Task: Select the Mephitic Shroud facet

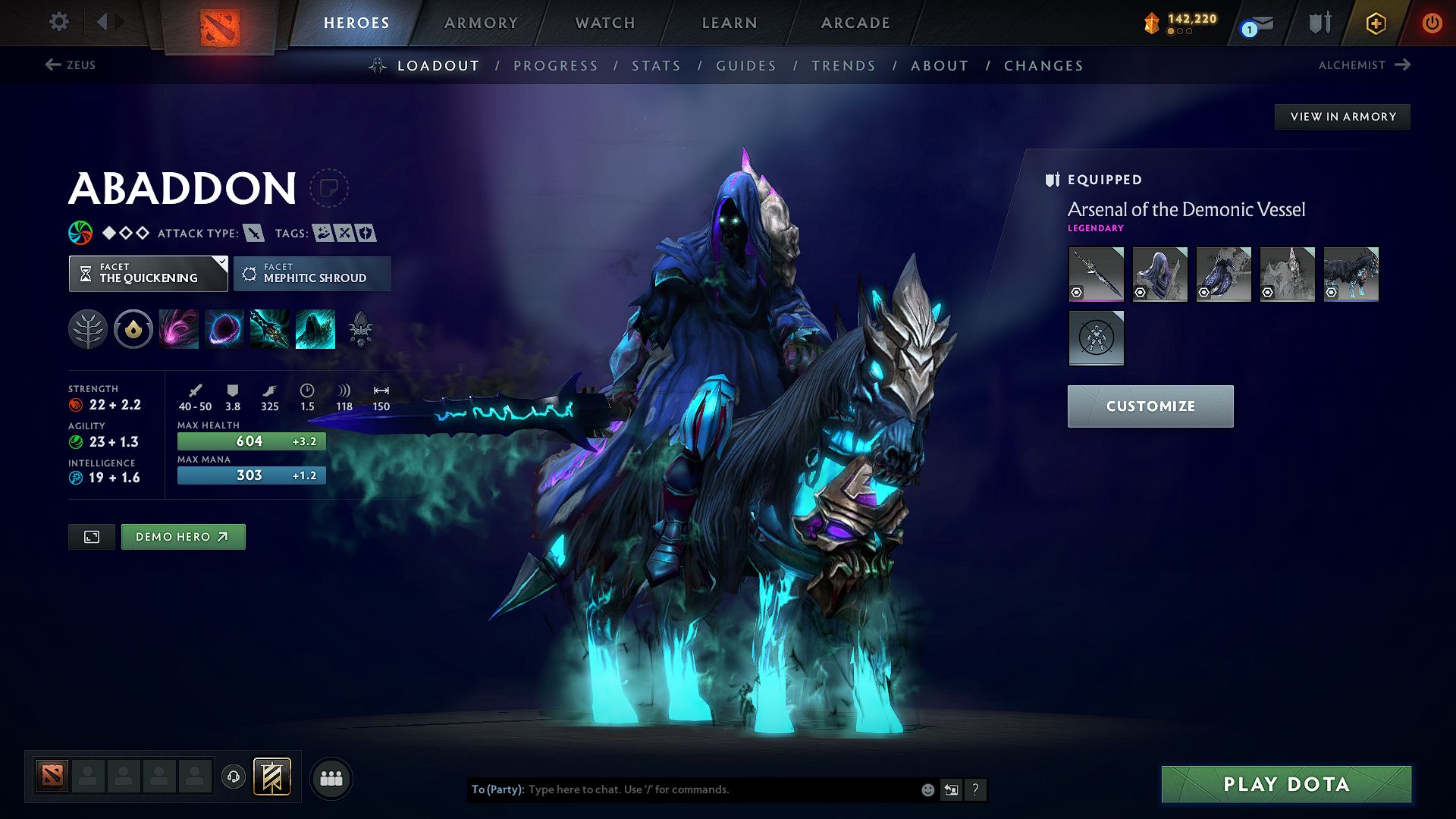Action: click(x=312, y=273)
